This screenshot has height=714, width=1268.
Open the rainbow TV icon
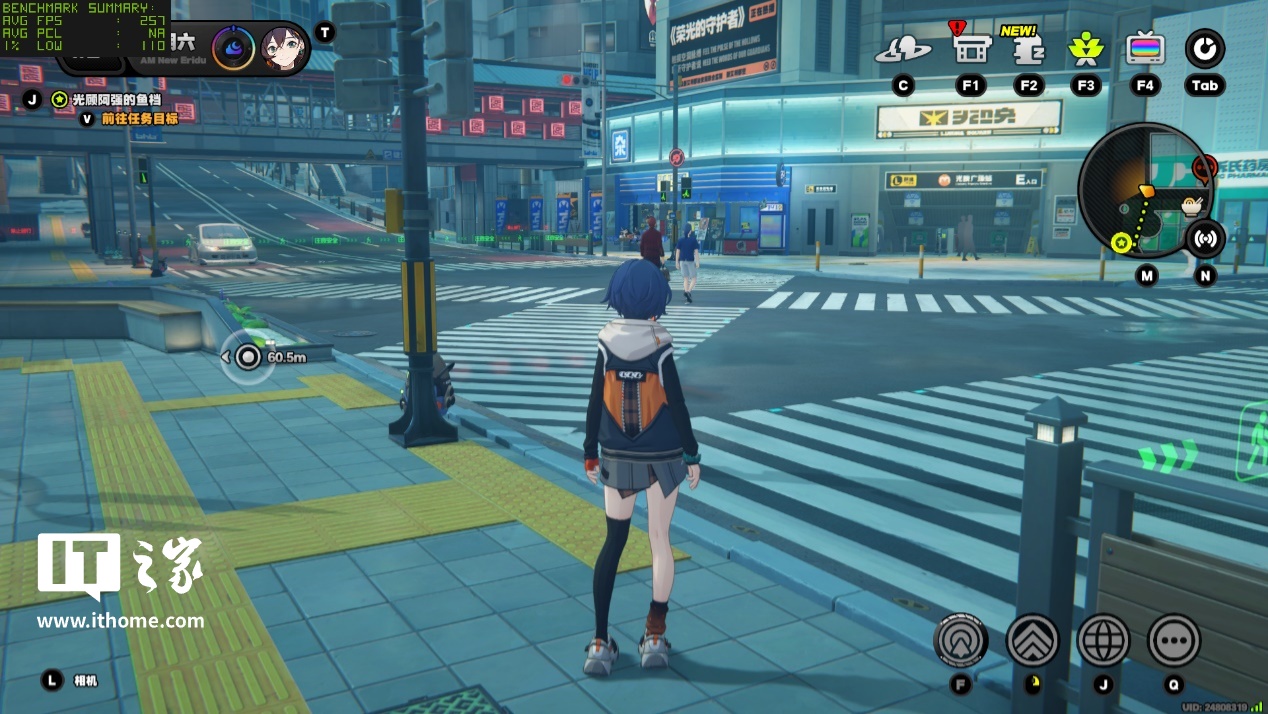pyautogui.click(x=1145, y=48)
